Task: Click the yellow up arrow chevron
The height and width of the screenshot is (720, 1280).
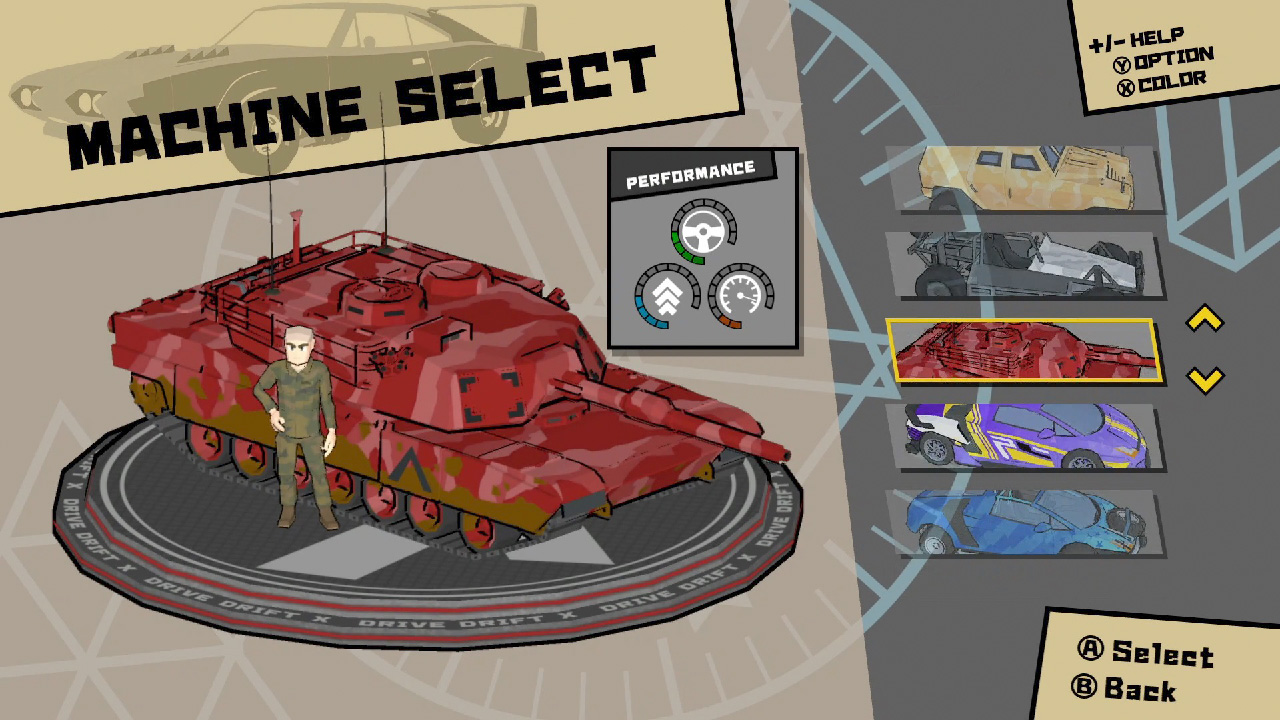Action: point(1203,316)
